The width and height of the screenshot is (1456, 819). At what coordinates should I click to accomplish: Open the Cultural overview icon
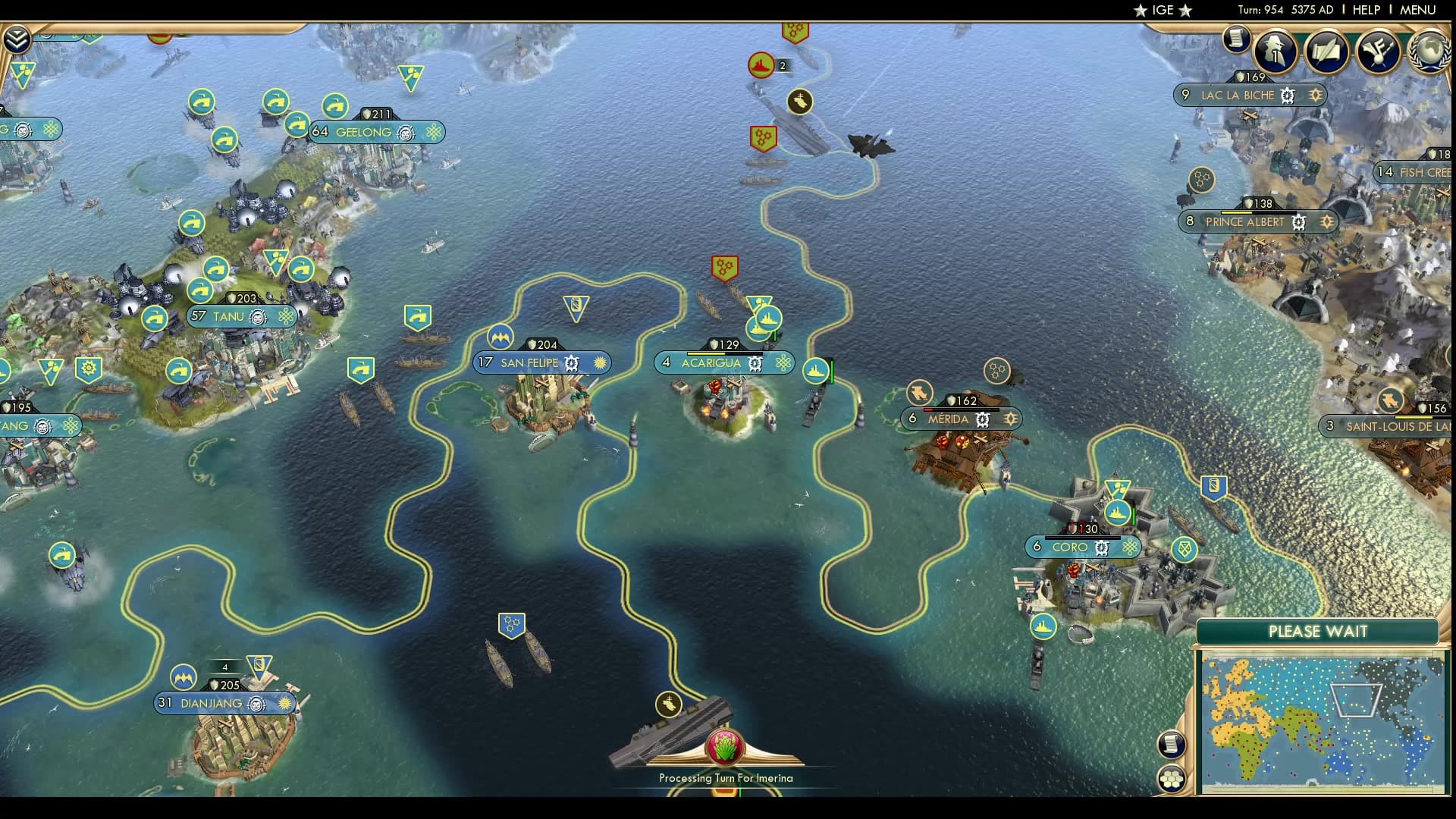pyautogui.click(x=1379, y=52)
